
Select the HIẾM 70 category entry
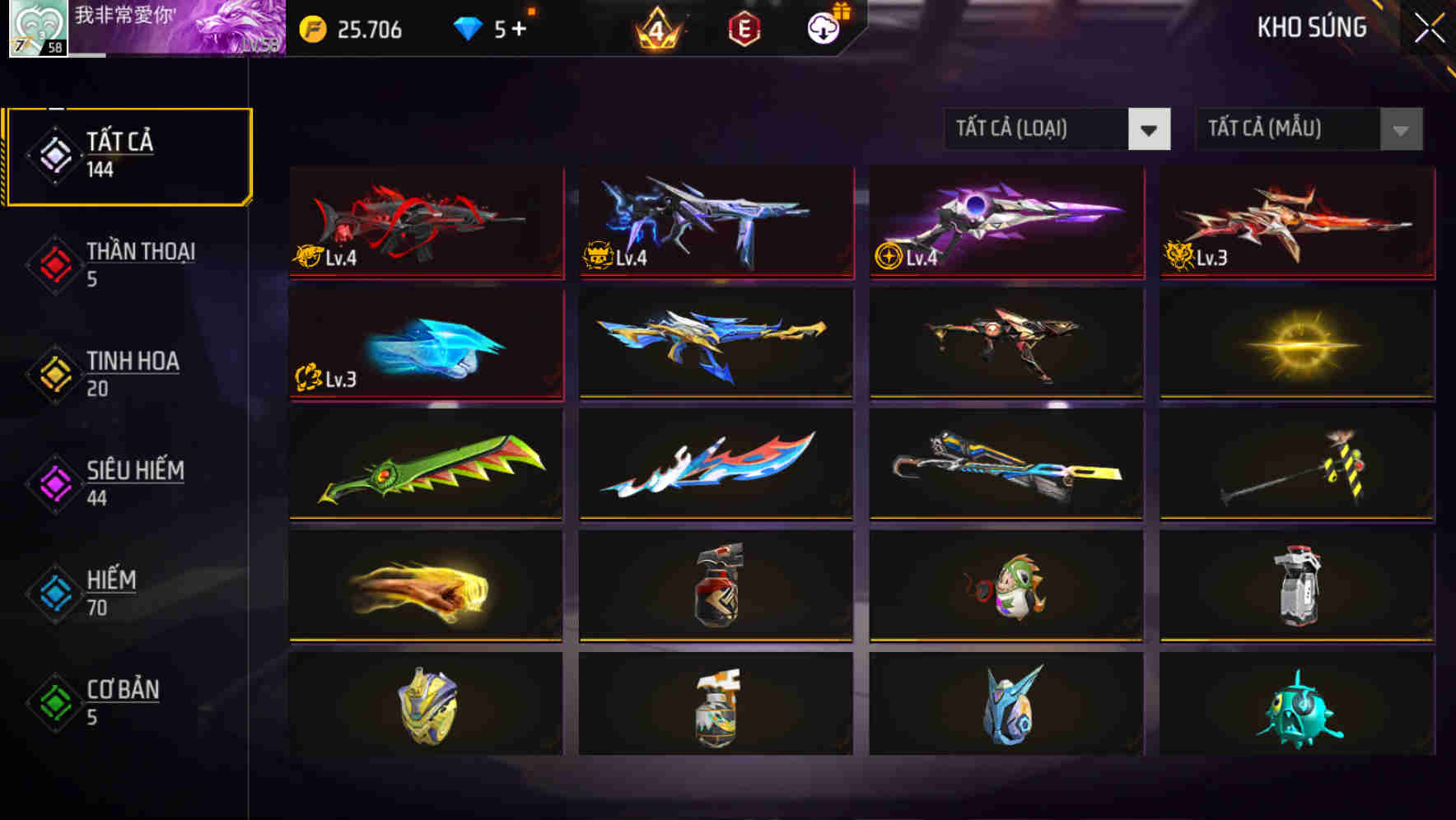coord(109,593)
